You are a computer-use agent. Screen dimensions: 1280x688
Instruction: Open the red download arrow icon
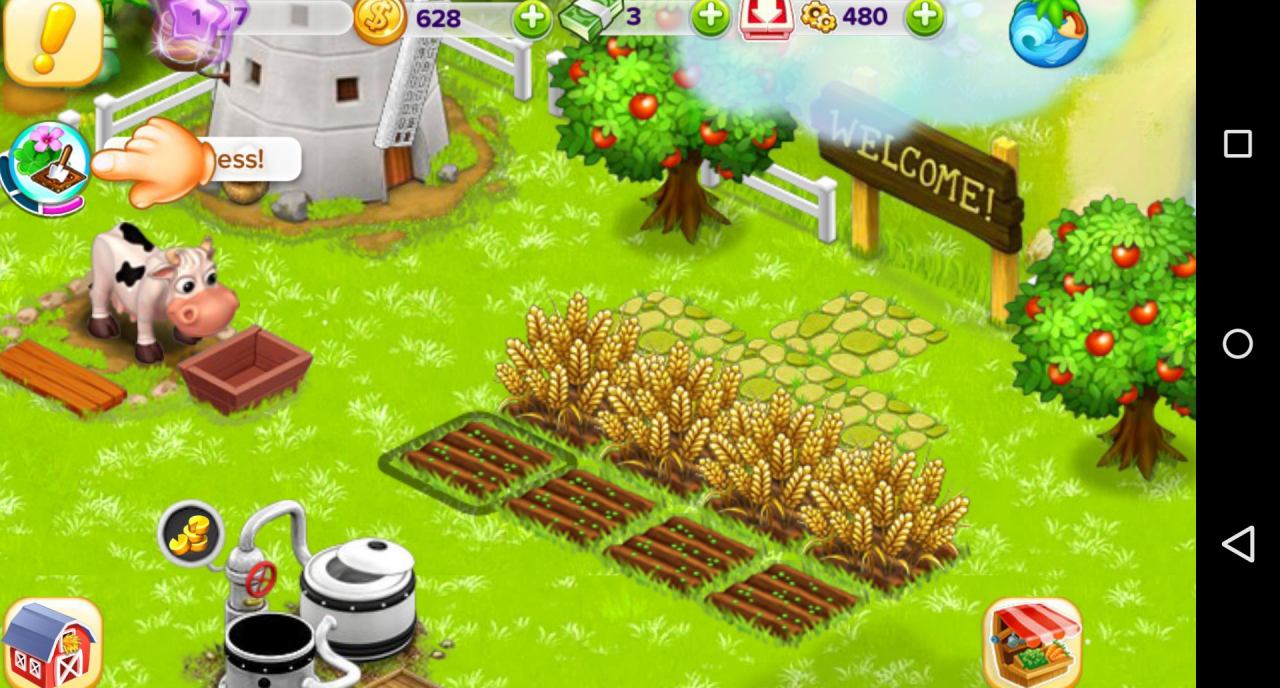(x=766, y=18)
